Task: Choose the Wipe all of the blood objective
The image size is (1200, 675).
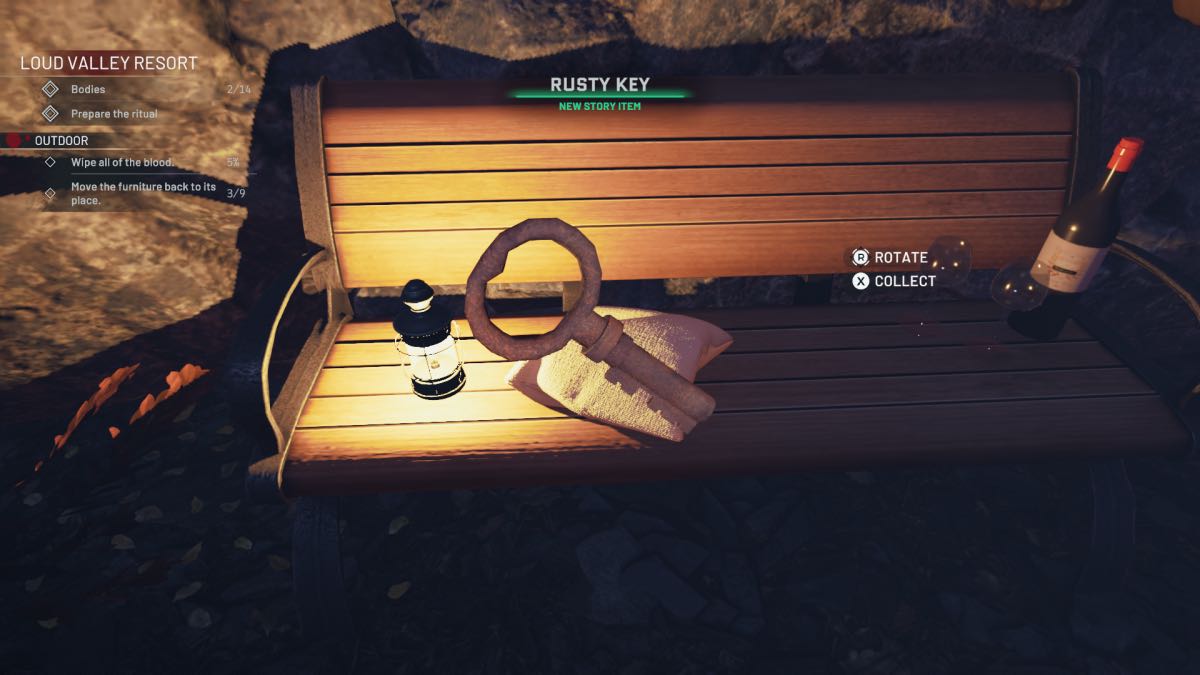Action: tap(122, 162)
